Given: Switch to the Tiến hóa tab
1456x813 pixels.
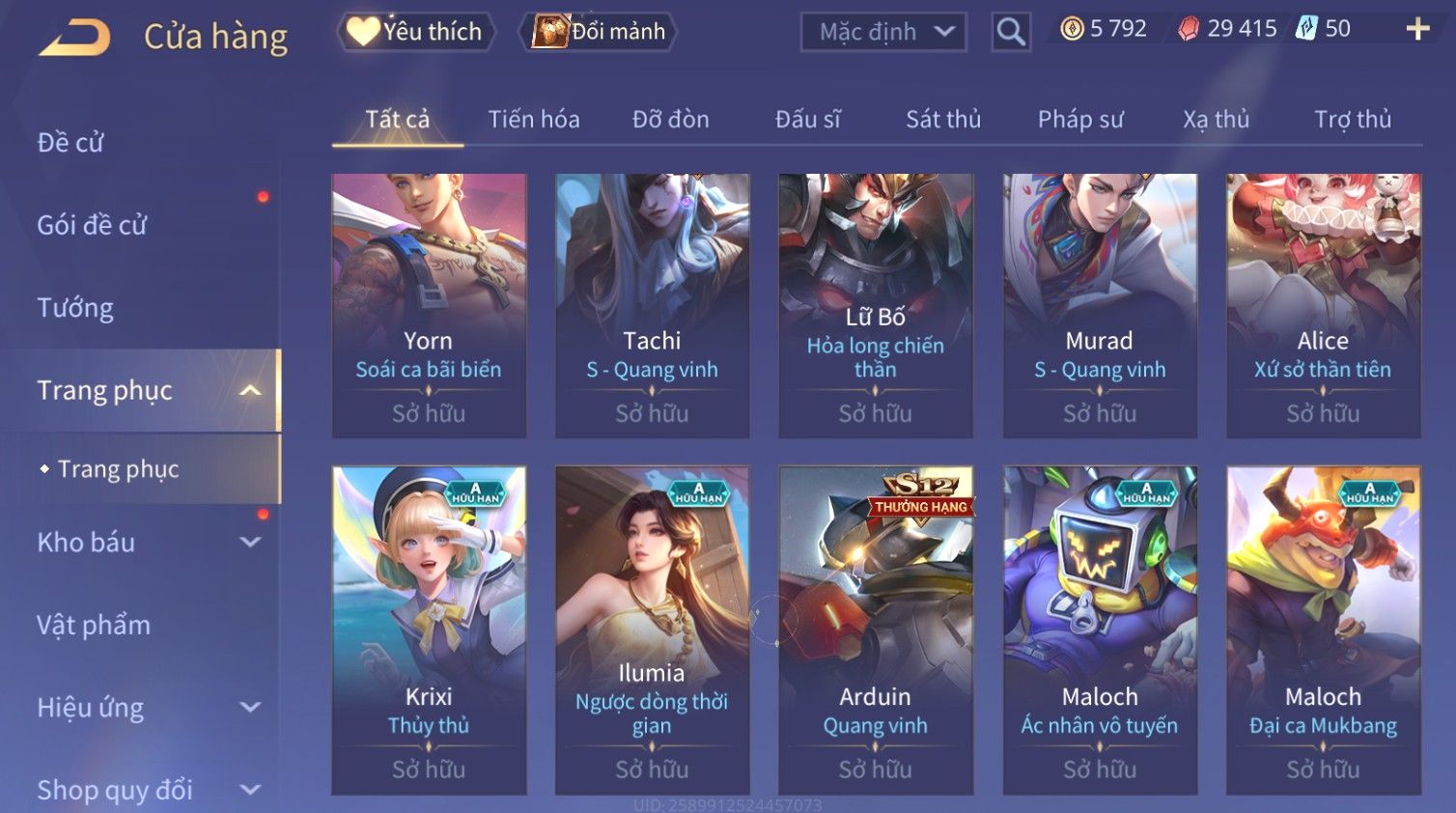Looking at the screenshot, I should [533, 120].
